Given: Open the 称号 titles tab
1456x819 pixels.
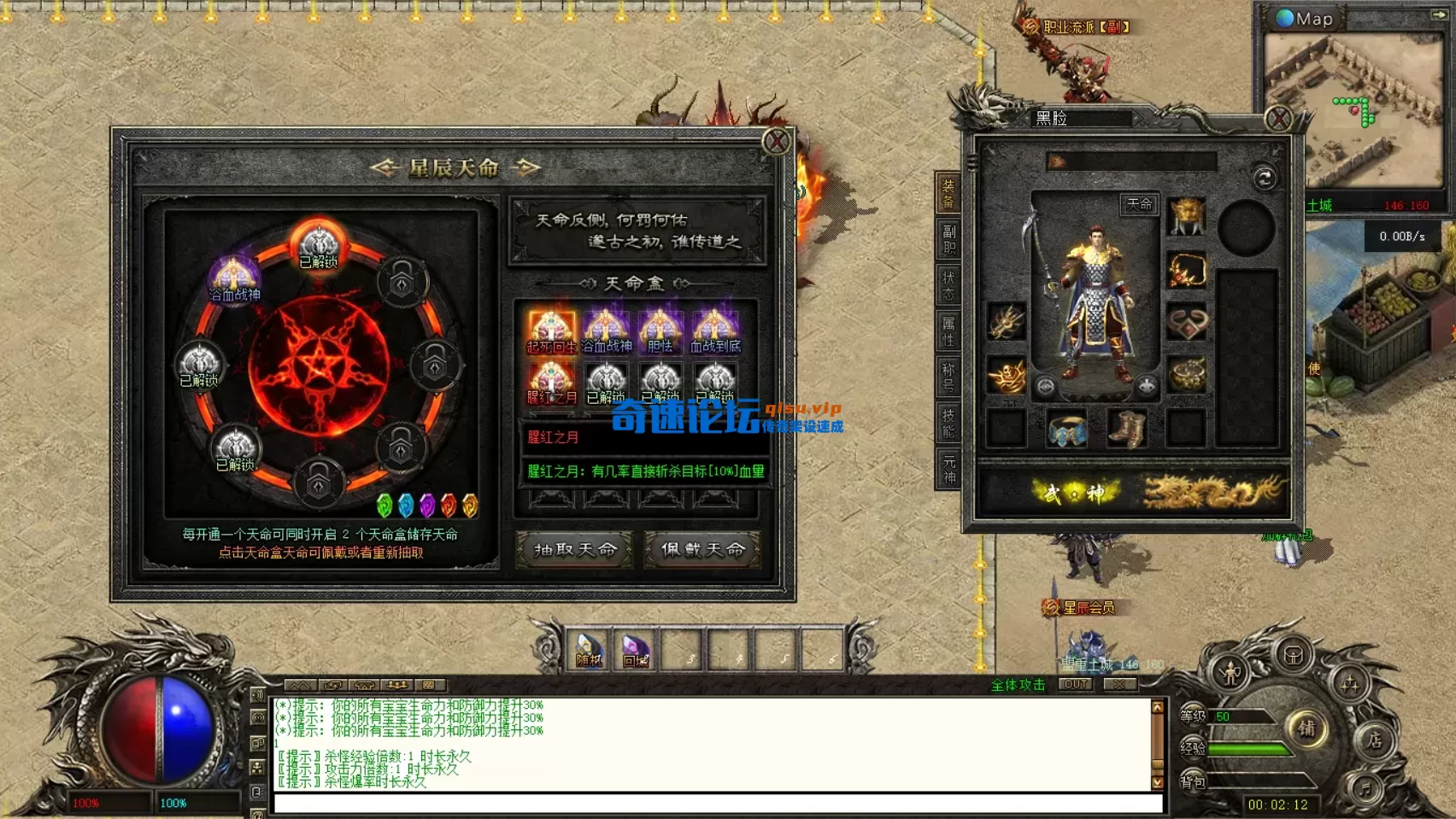Looking at the screenshot, I should (x=948, y=377).
